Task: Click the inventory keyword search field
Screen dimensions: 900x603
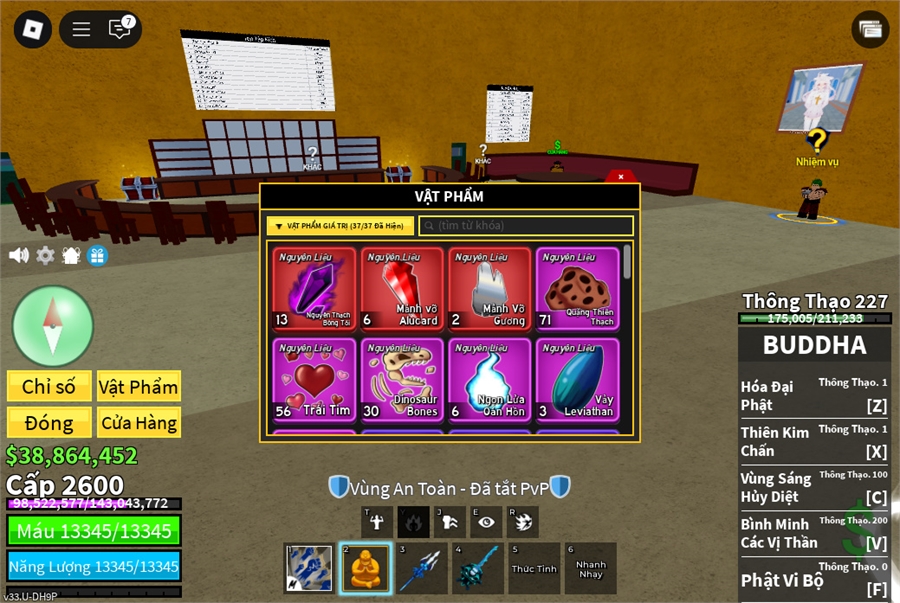Action: pyautogui.click(x=526, y=226)
